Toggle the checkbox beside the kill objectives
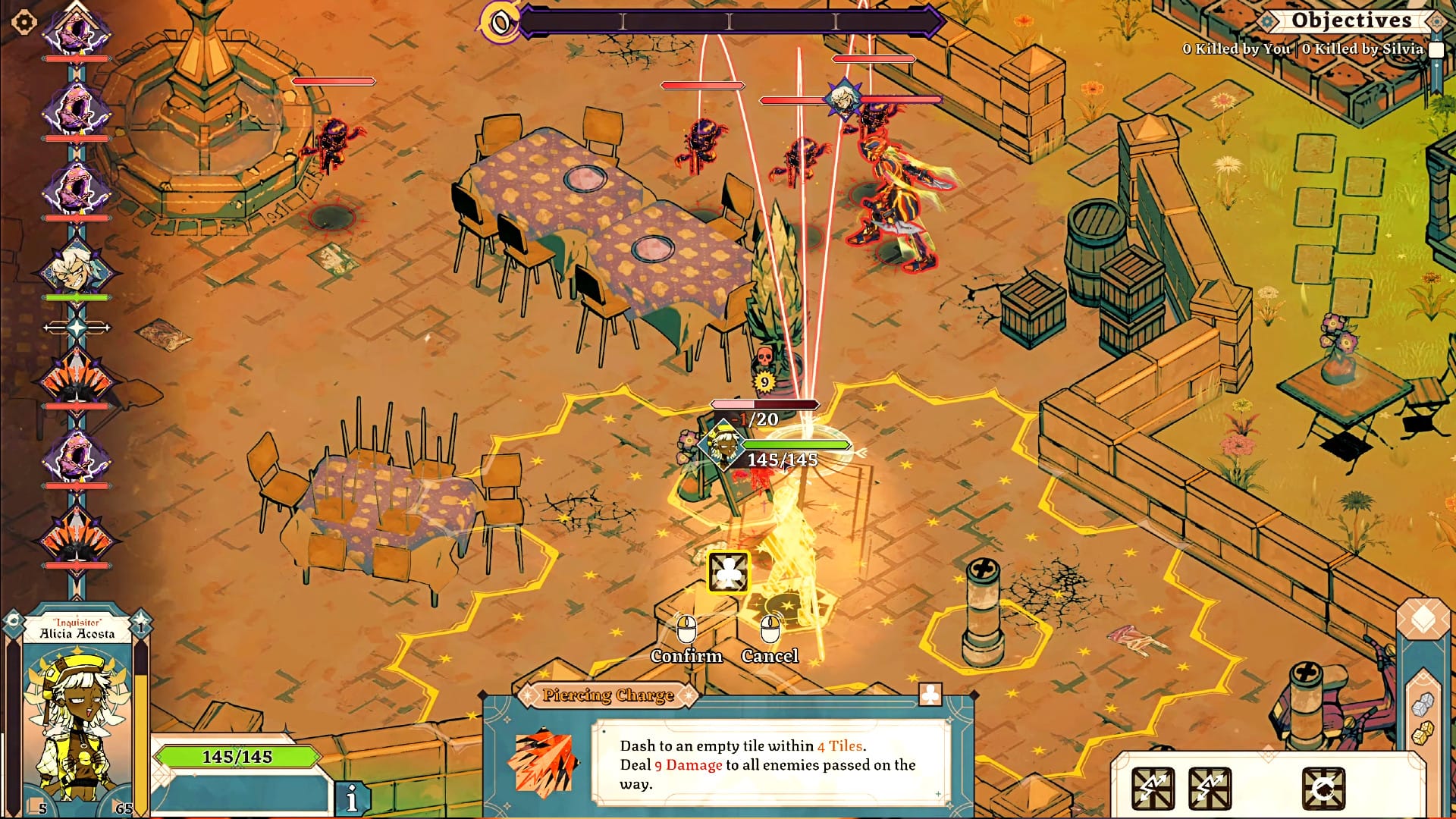Screen dimensions: 1456x819 [x=1436, y=50]
